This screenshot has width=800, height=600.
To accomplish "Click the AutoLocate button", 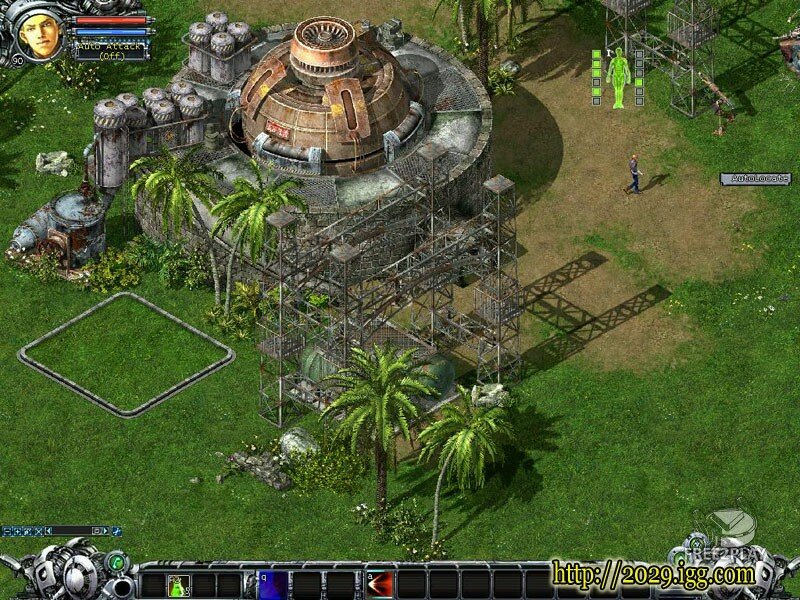I will tap(756, 179).
